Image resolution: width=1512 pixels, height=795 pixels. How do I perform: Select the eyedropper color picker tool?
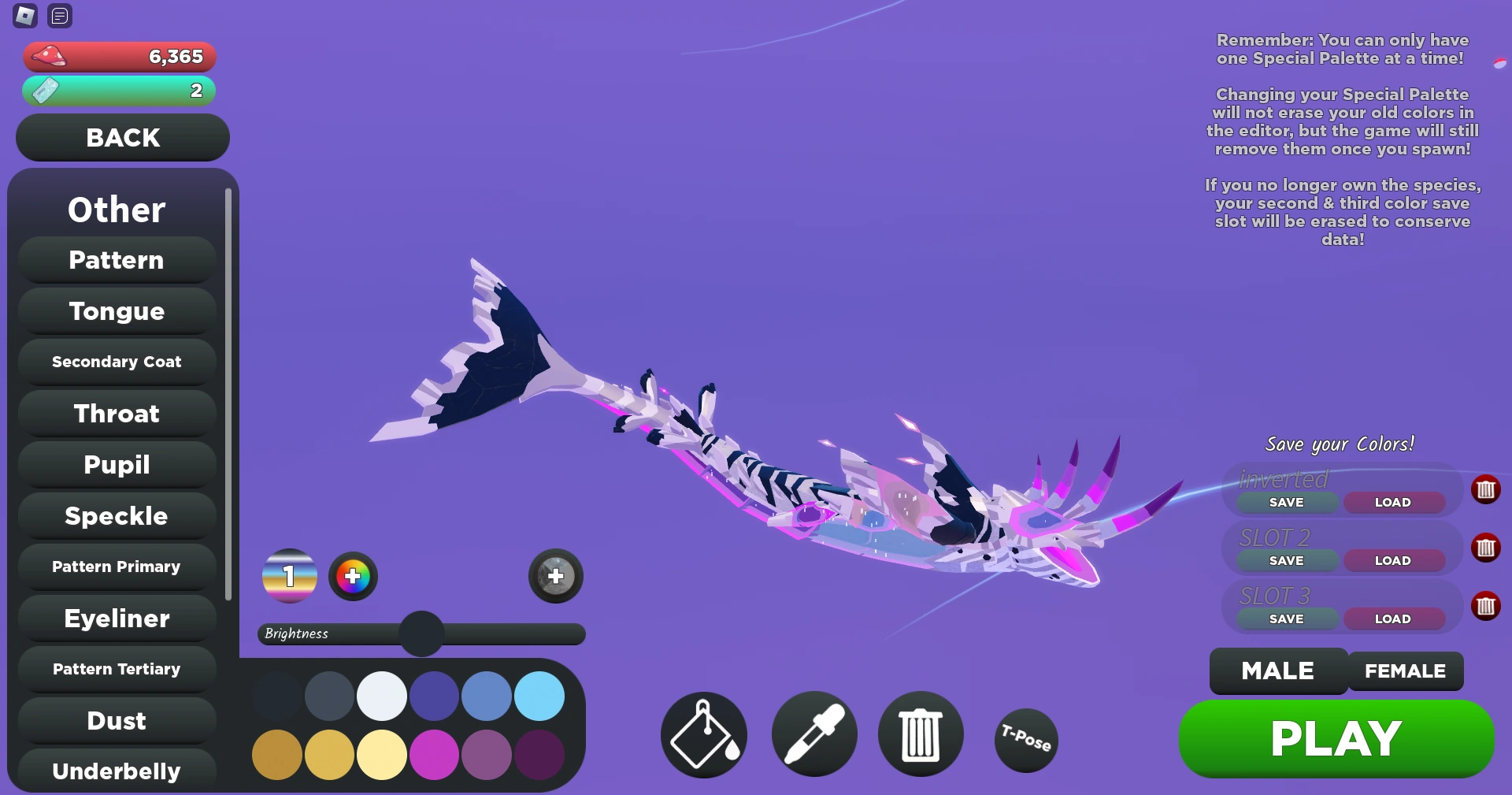point(813,734)
